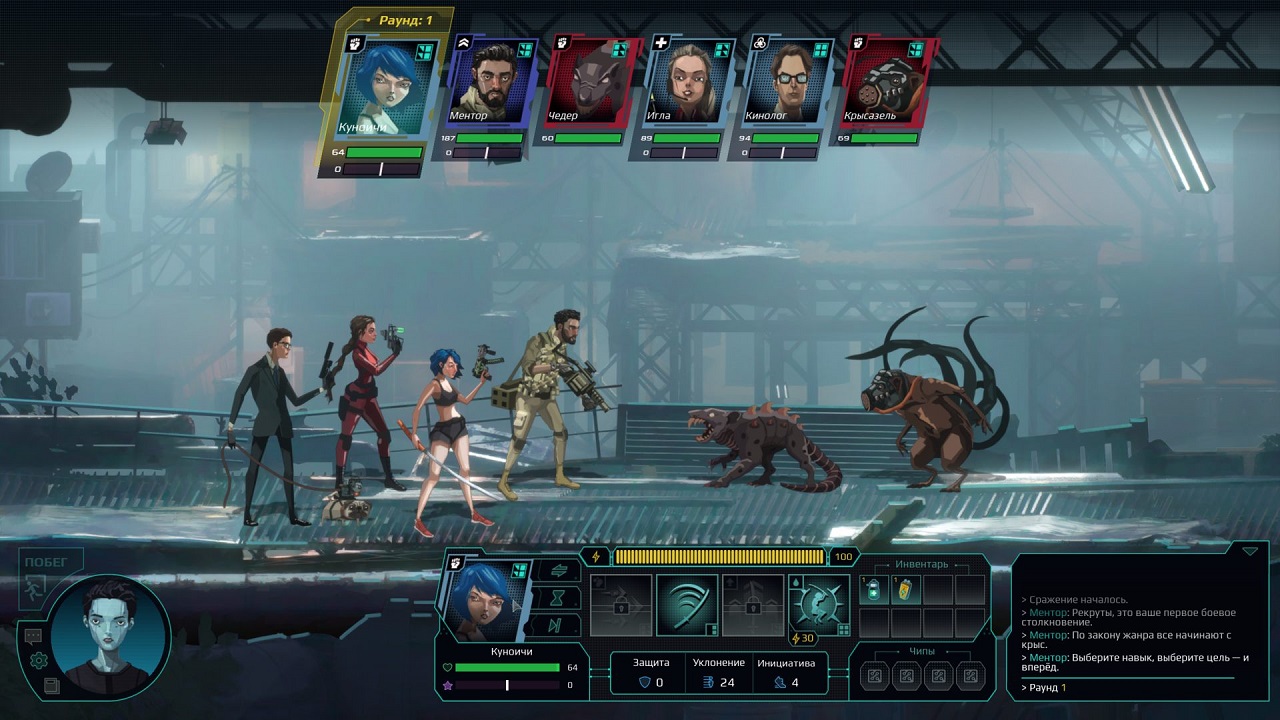Click the swap arrows action button
This screenshot has height=720, width=1280.
coord(556,571)
